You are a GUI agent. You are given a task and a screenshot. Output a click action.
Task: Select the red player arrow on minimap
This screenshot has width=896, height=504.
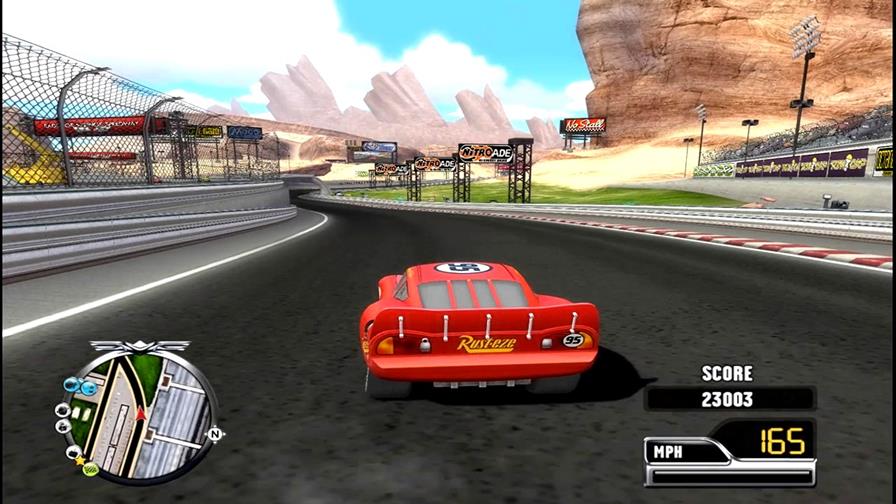click(141, 412)
